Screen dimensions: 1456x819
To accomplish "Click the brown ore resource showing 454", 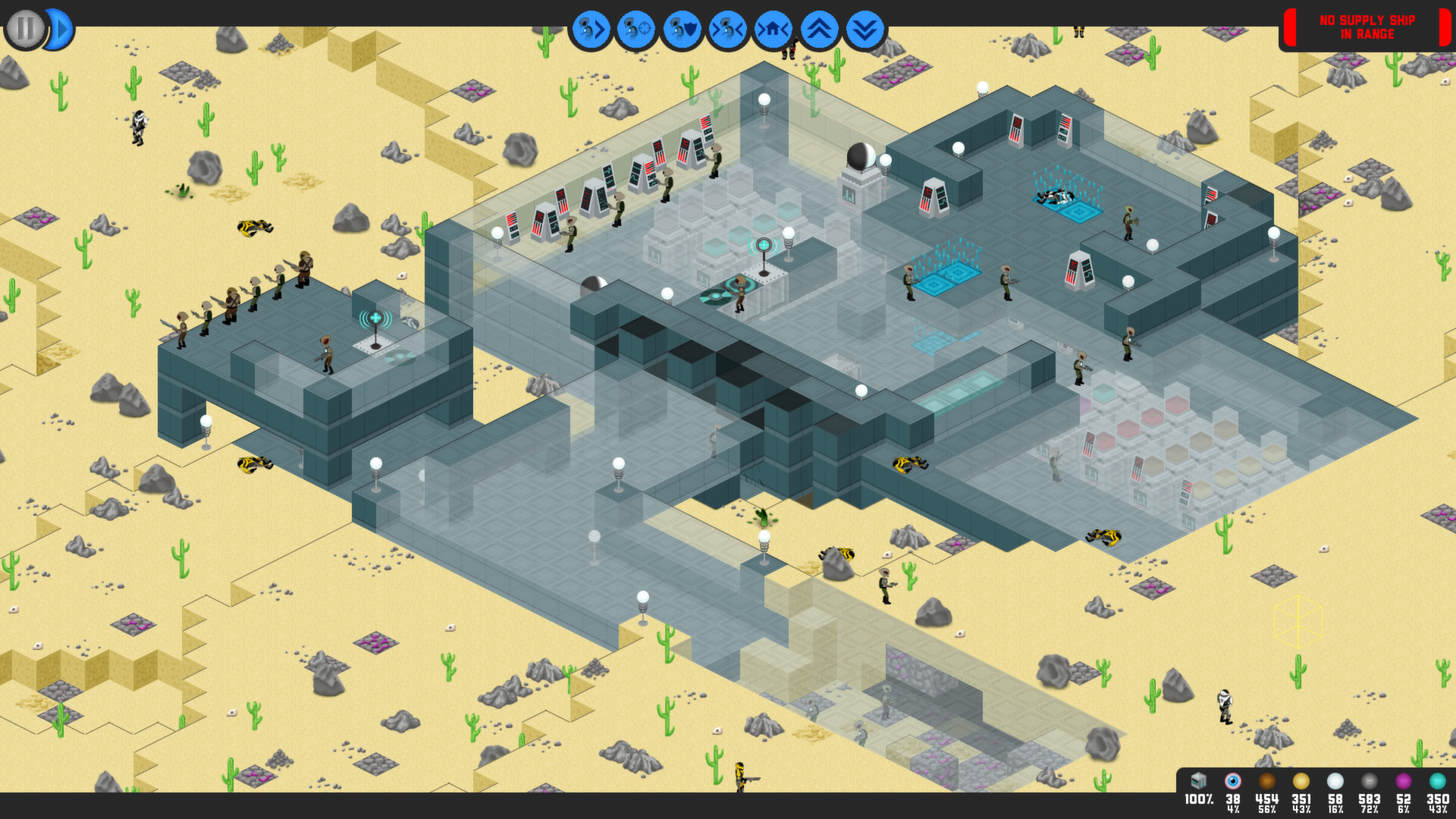I will pos(1266,780).
